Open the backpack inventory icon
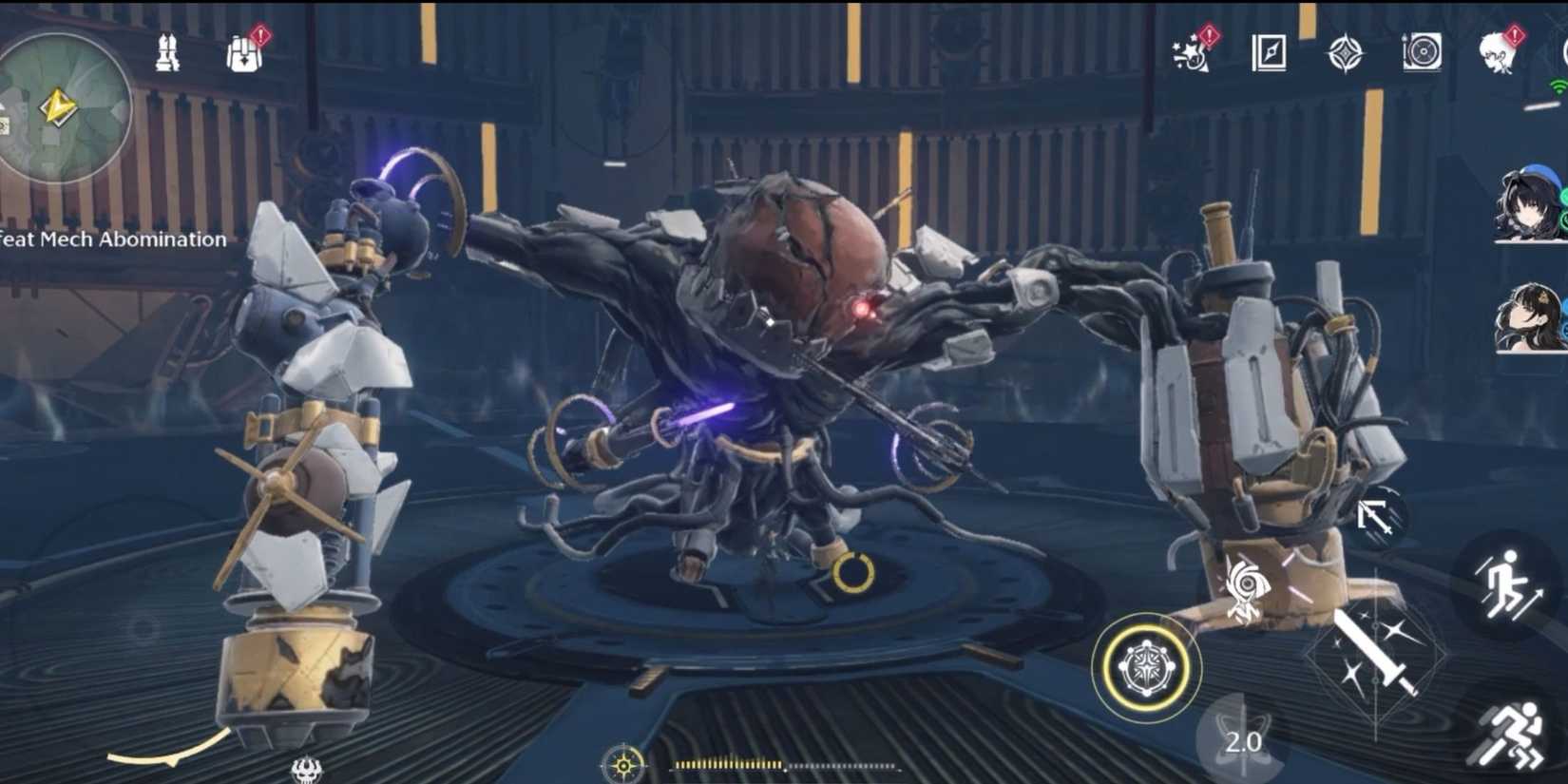 (x=242, y=54)
